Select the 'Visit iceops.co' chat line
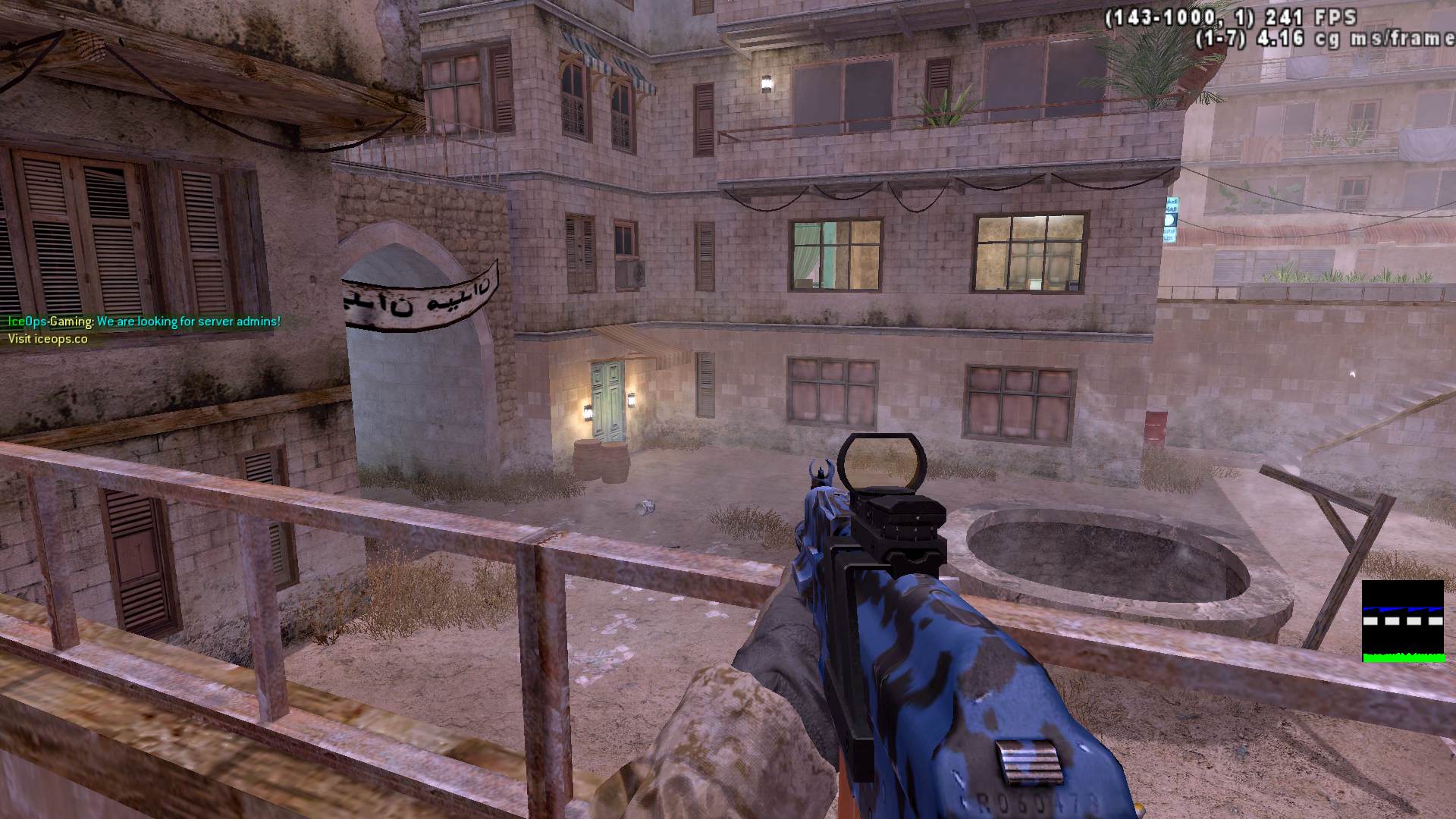This screenshot has height=819, width=1456. point(48,339)
